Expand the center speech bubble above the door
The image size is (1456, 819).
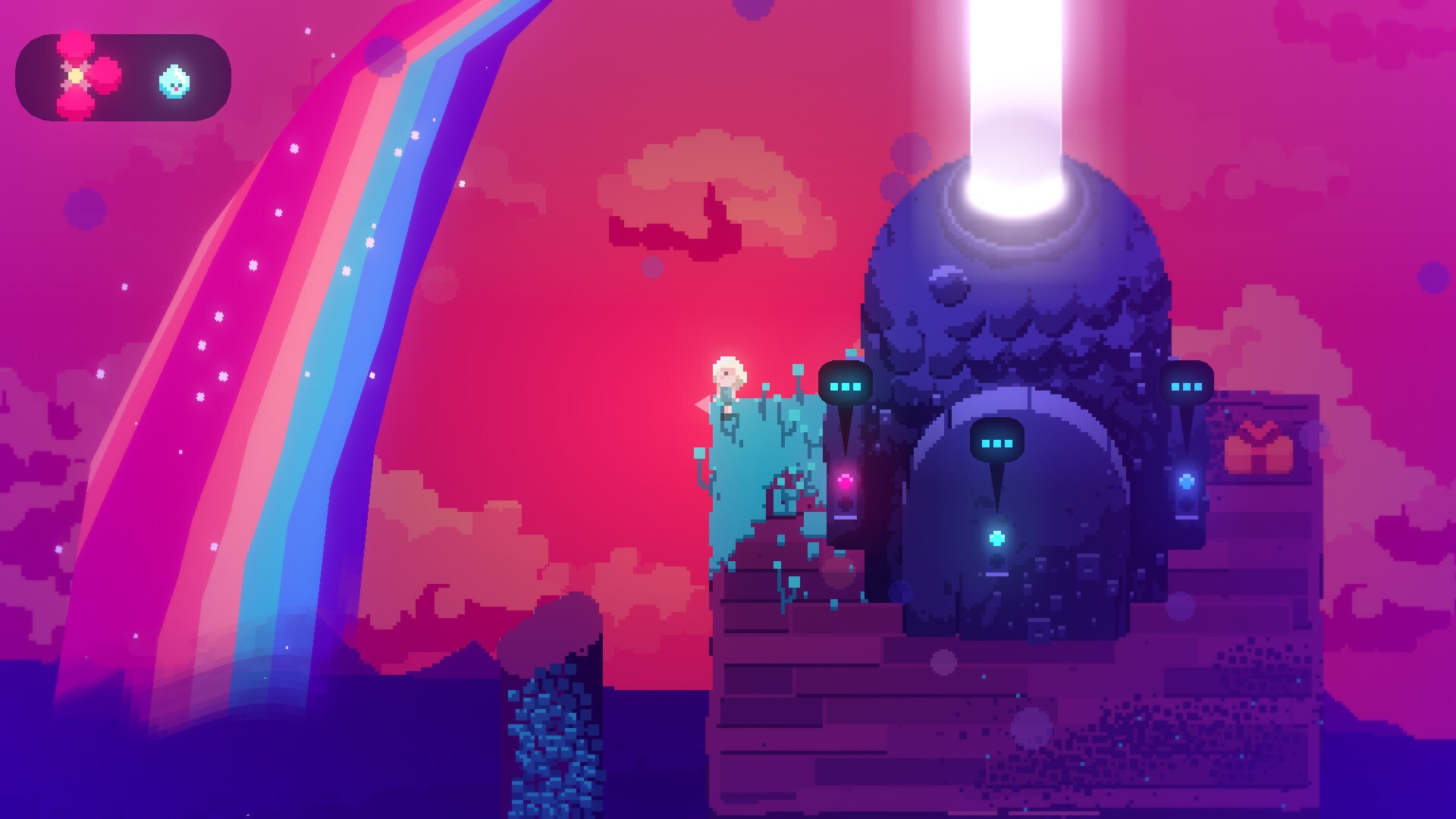coord(997,444)
